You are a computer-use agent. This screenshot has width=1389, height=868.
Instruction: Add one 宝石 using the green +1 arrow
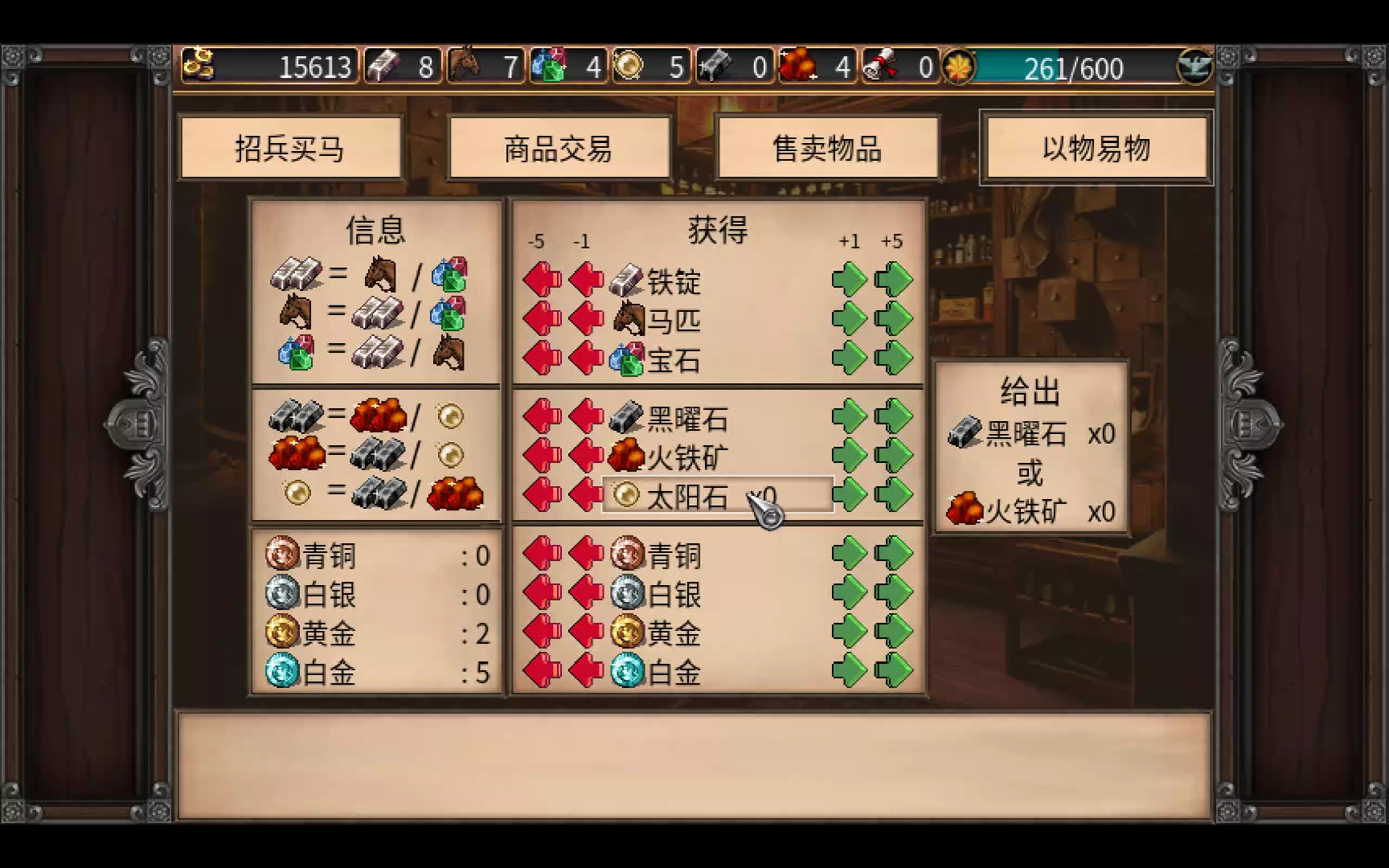coord(848,359)
